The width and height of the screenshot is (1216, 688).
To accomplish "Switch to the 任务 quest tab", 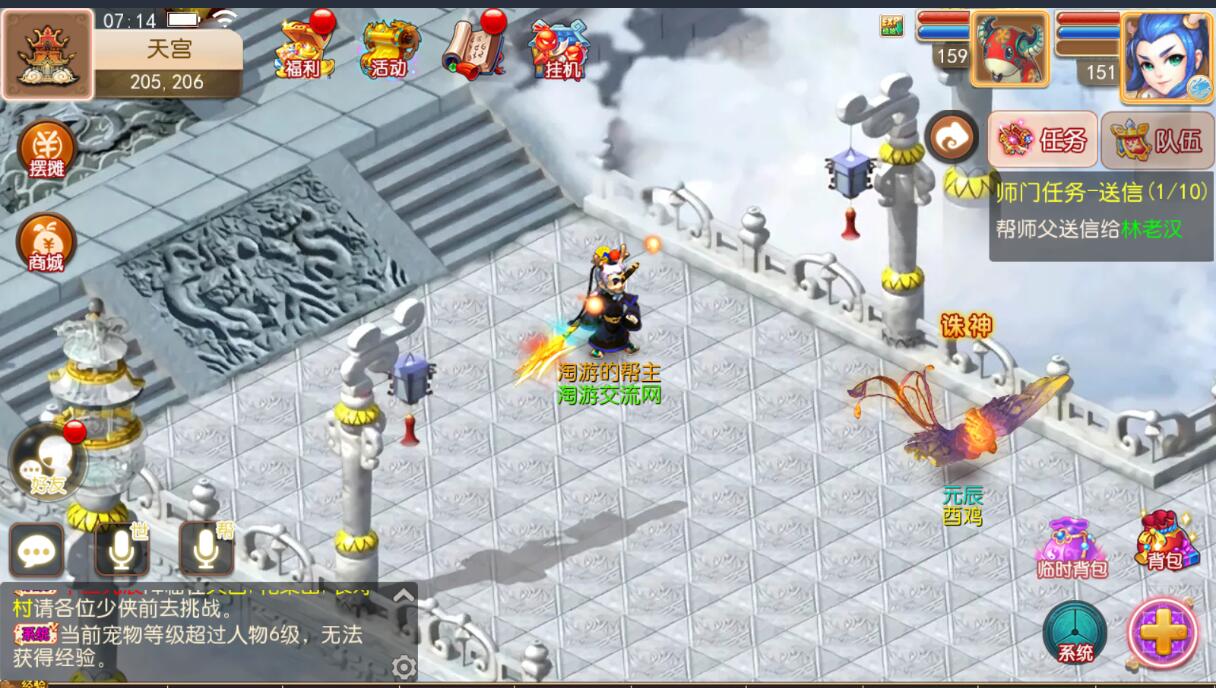I will (x=1043, y=140).
